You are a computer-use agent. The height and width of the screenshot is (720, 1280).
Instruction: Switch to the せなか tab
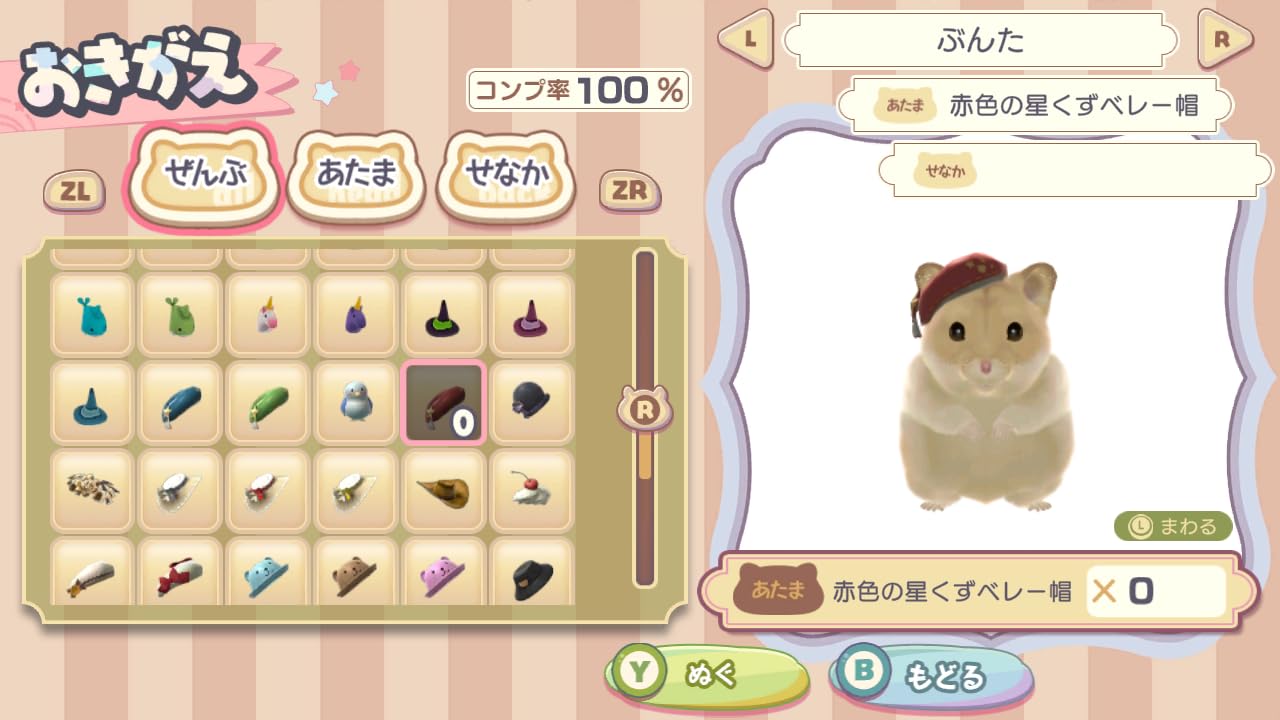click(508, 172)
